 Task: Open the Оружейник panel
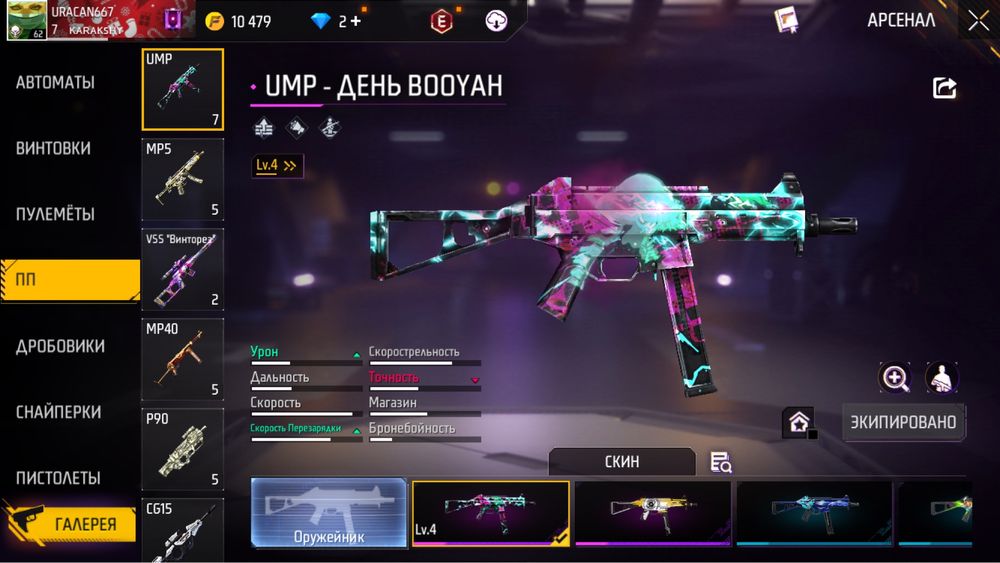click(329, 513)
